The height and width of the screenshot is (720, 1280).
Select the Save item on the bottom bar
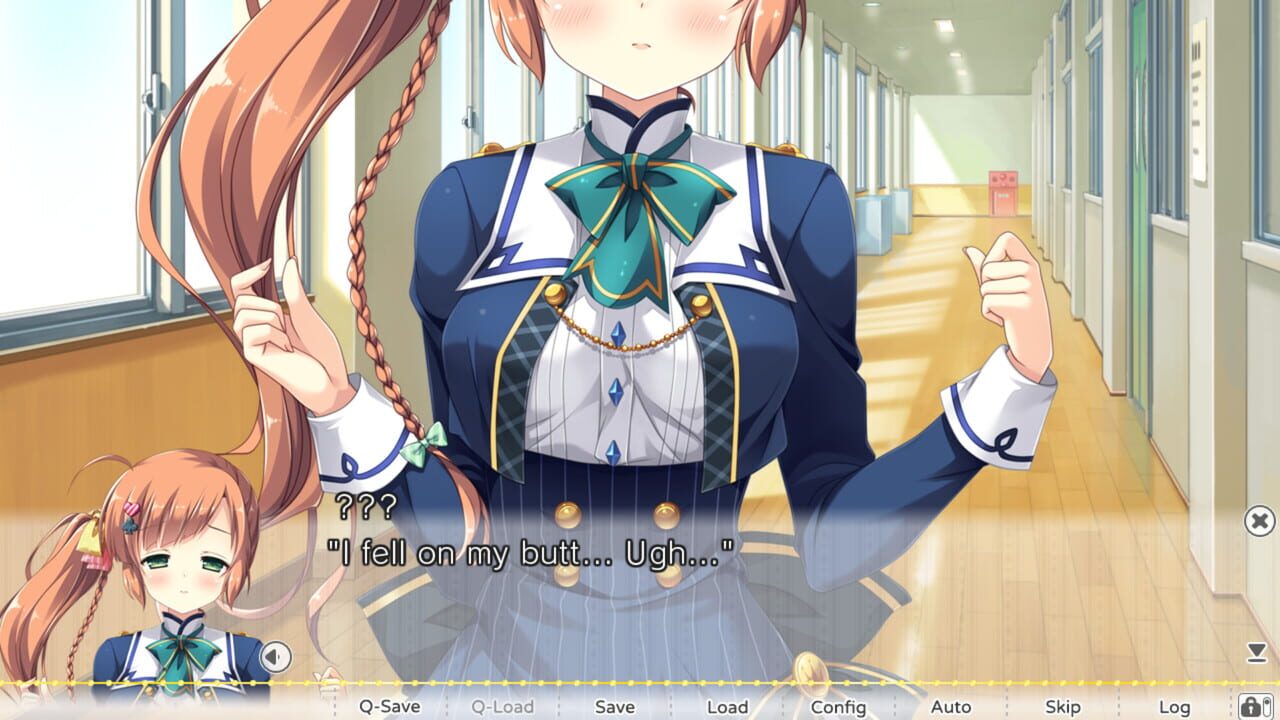coord(616,706)
